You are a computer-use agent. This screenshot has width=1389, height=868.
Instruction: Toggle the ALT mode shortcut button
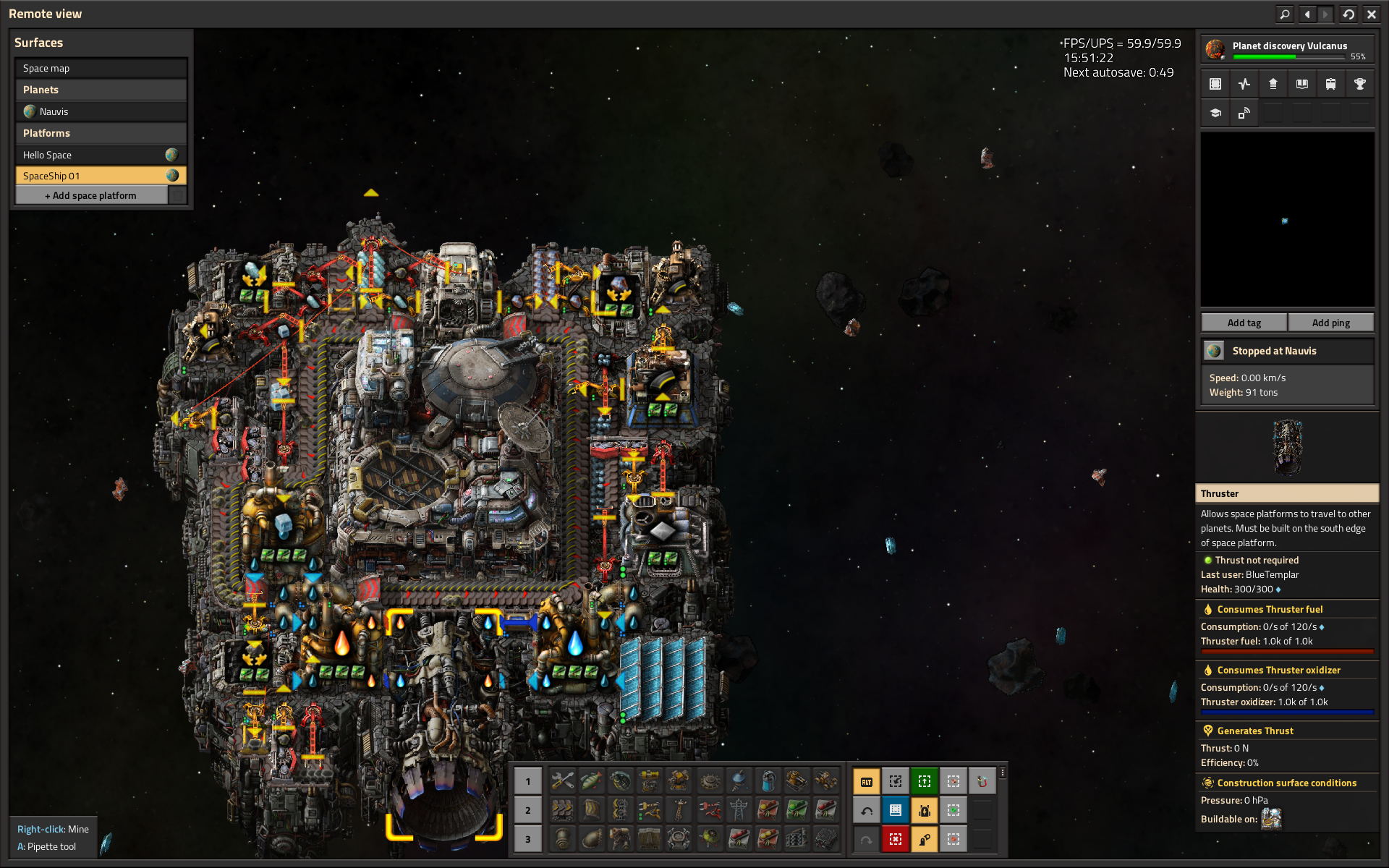tap(867, 781)
